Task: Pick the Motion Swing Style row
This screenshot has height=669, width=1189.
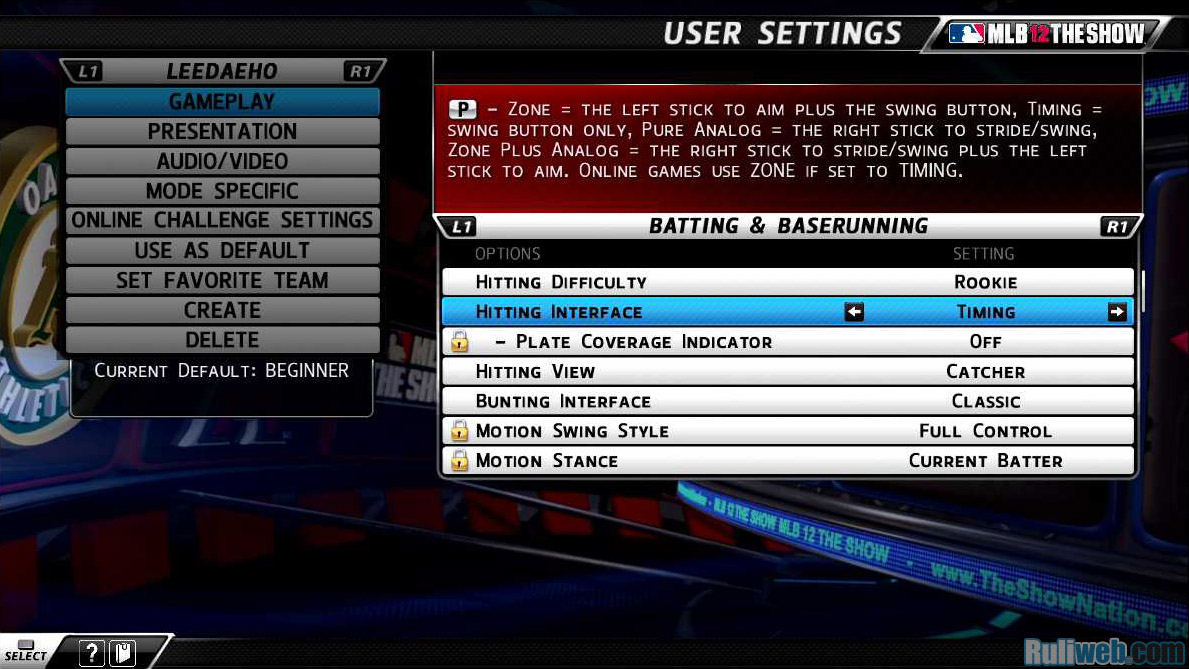Action: click(787, 431)
